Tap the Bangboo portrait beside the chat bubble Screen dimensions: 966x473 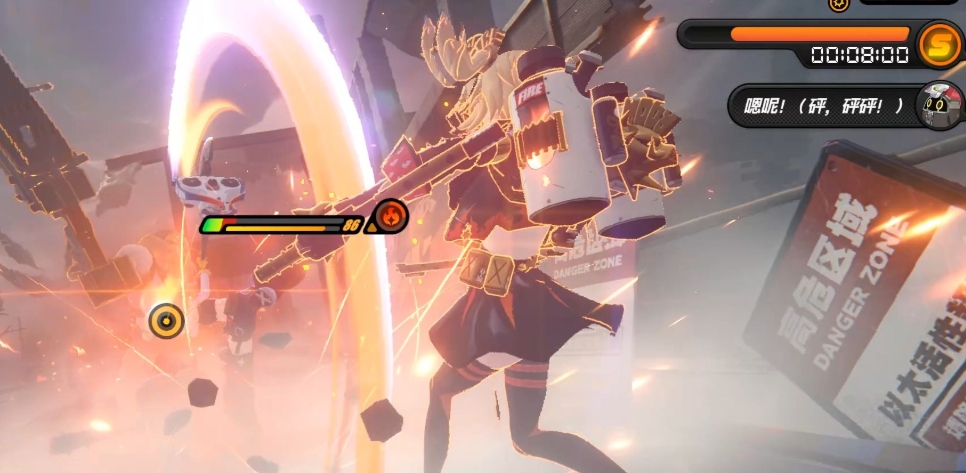(x=938, y=104)
